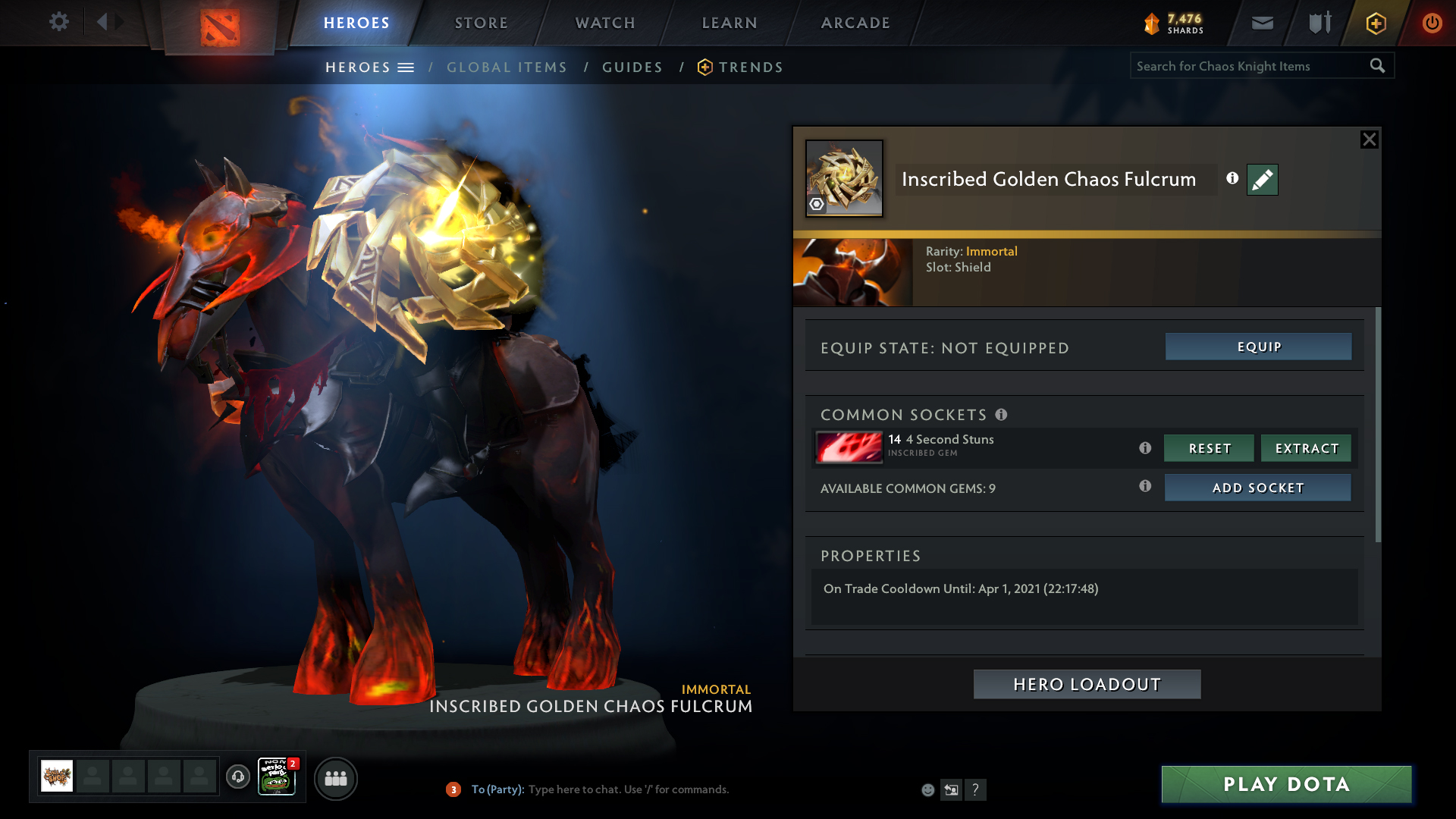Start matchmaking with Play Dota
The height and width of the screenshot is (819, 1456).
click(1286, 784)
